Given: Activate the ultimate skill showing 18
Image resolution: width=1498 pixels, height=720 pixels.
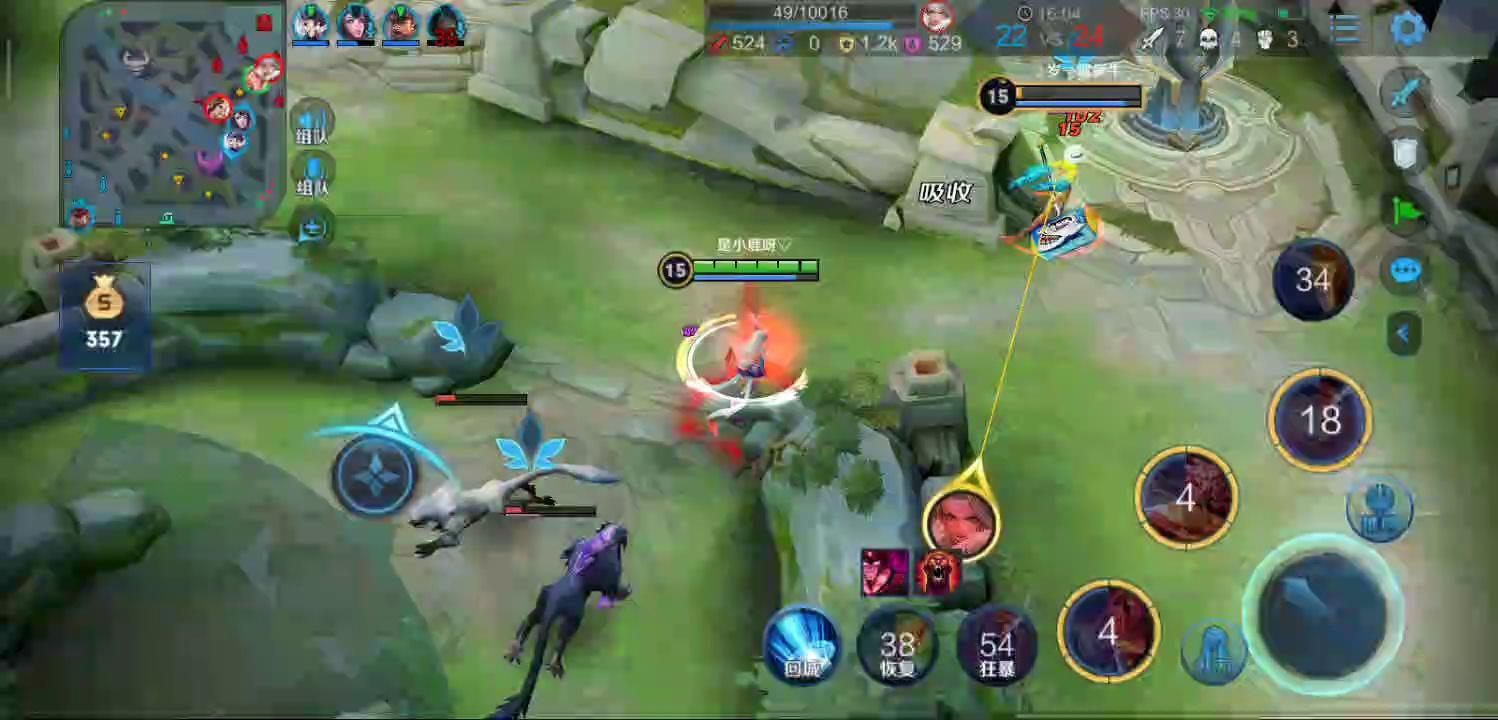Looking at the screenshot, I should pos(1319,420).
